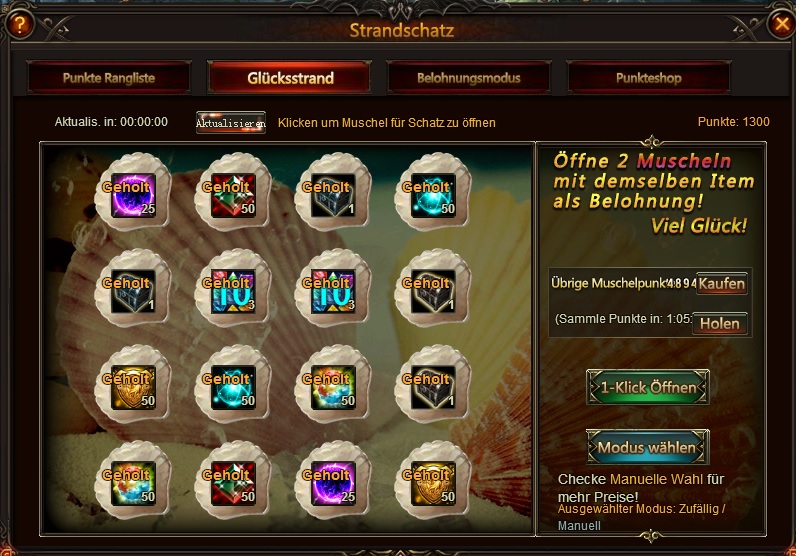Open the help question mark
The image size is (796, 556).
tap(17, 25)
